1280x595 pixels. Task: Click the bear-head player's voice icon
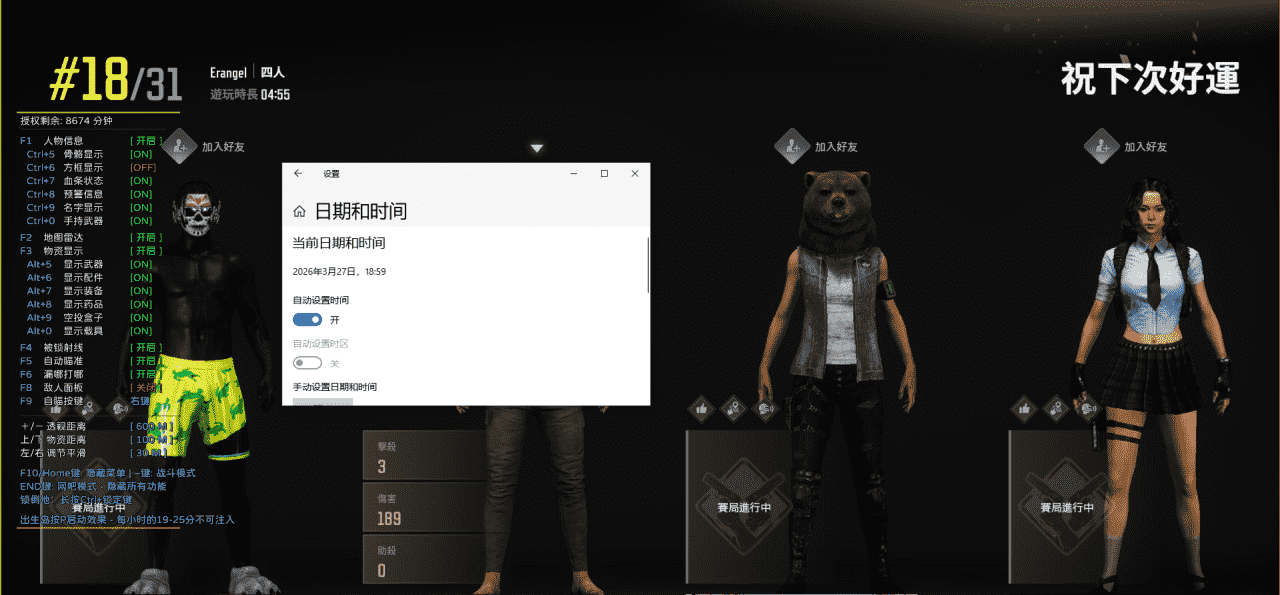pos(765,408)
